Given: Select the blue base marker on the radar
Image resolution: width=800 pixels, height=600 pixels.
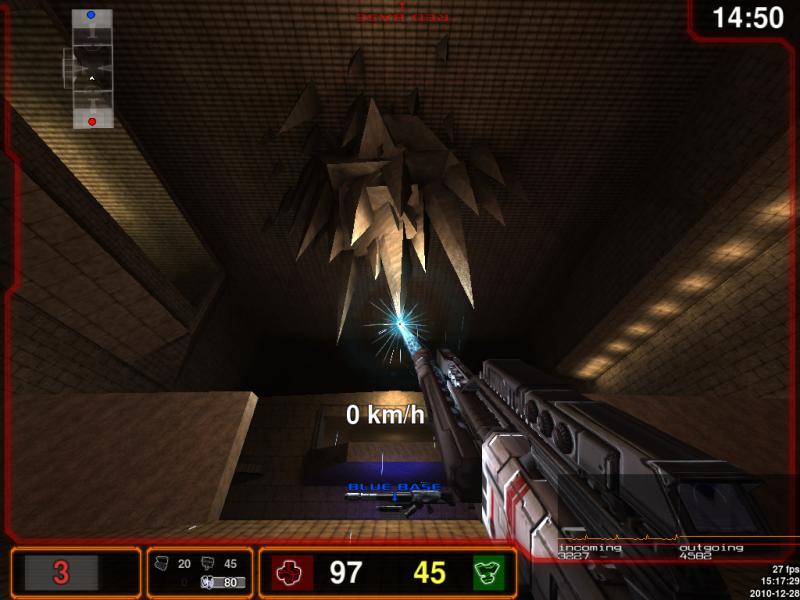Looking at the screenshot, I should [x=91, y=16].
